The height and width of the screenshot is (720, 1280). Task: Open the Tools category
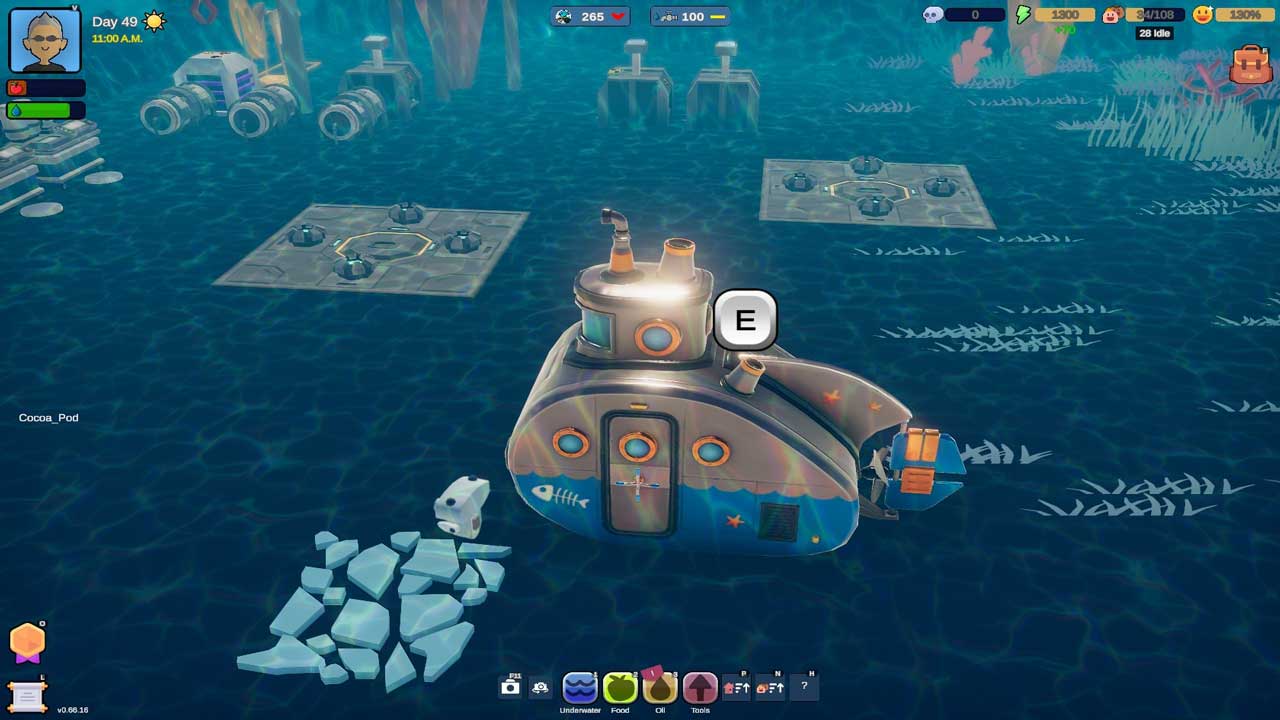click(700, 688)
